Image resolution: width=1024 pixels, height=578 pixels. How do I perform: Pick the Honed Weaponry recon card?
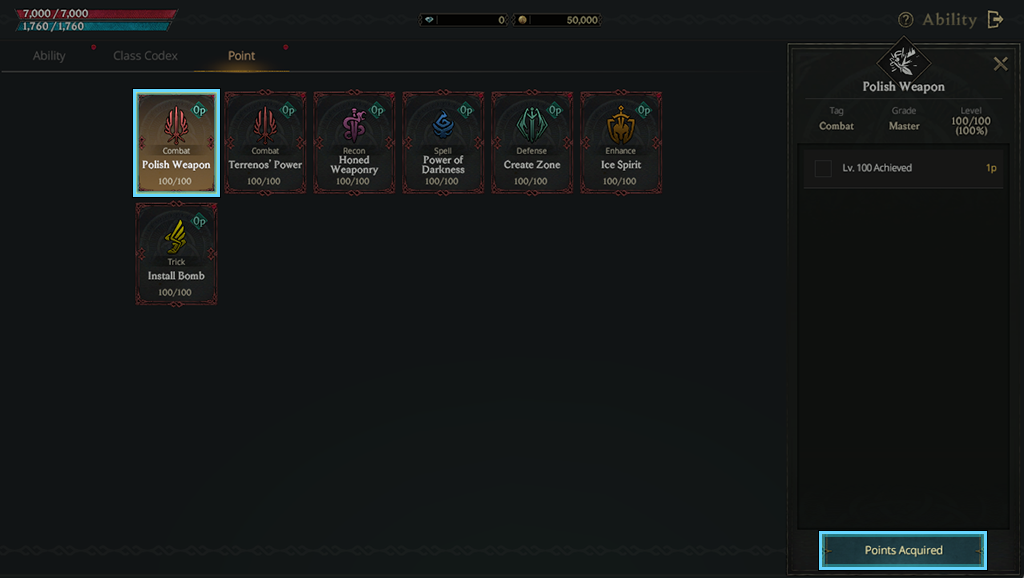(x=354, y=142)
